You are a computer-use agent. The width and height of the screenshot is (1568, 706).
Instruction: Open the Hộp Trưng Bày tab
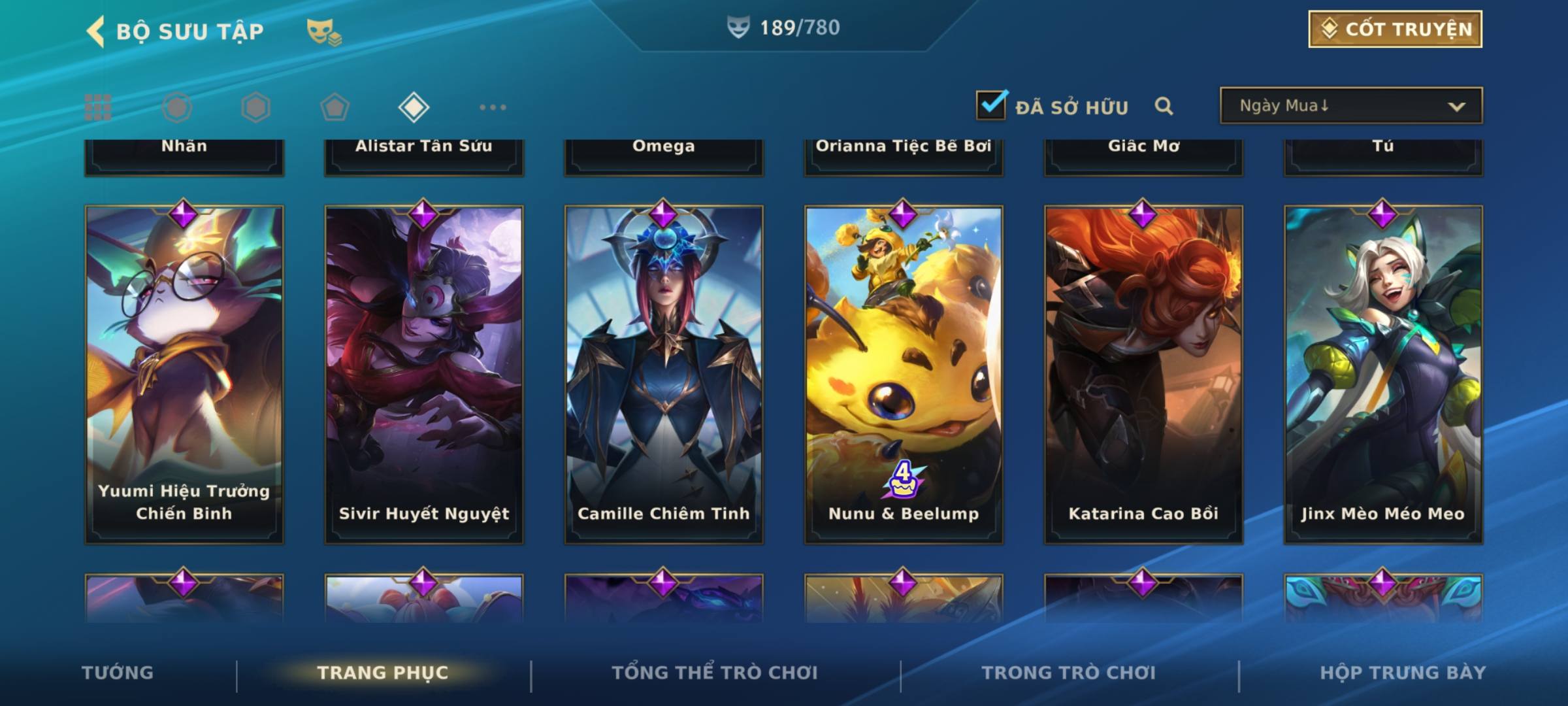click(1403, 673)
